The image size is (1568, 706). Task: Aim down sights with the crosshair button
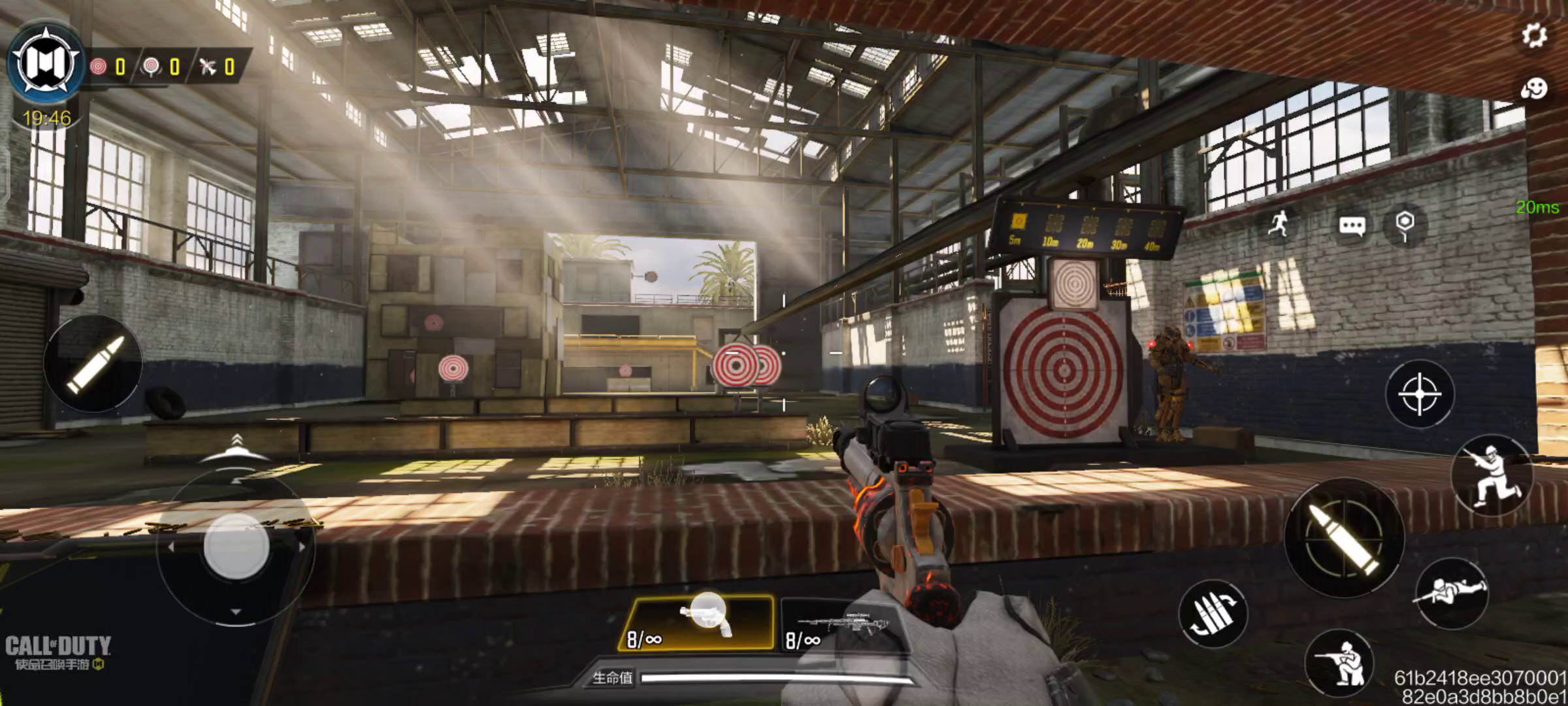tap(1419, 394)
